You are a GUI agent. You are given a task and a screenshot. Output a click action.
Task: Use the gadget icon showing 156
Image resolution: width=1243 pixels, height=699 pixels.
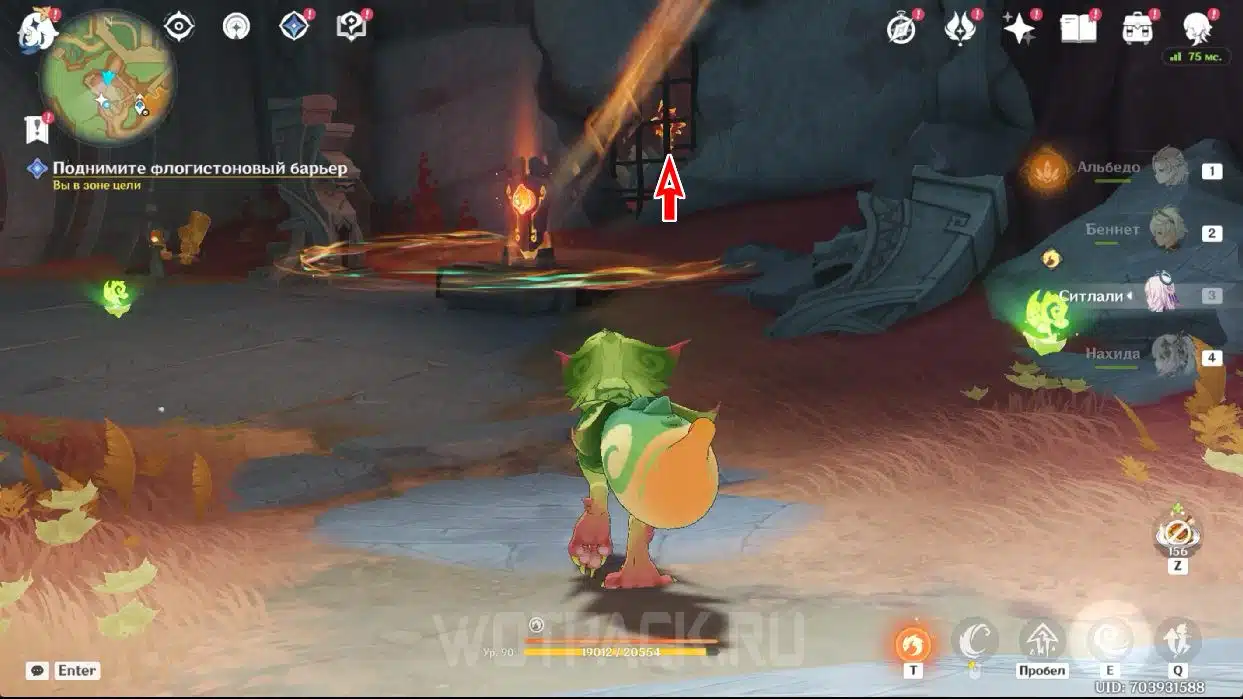click(1177, 534)
